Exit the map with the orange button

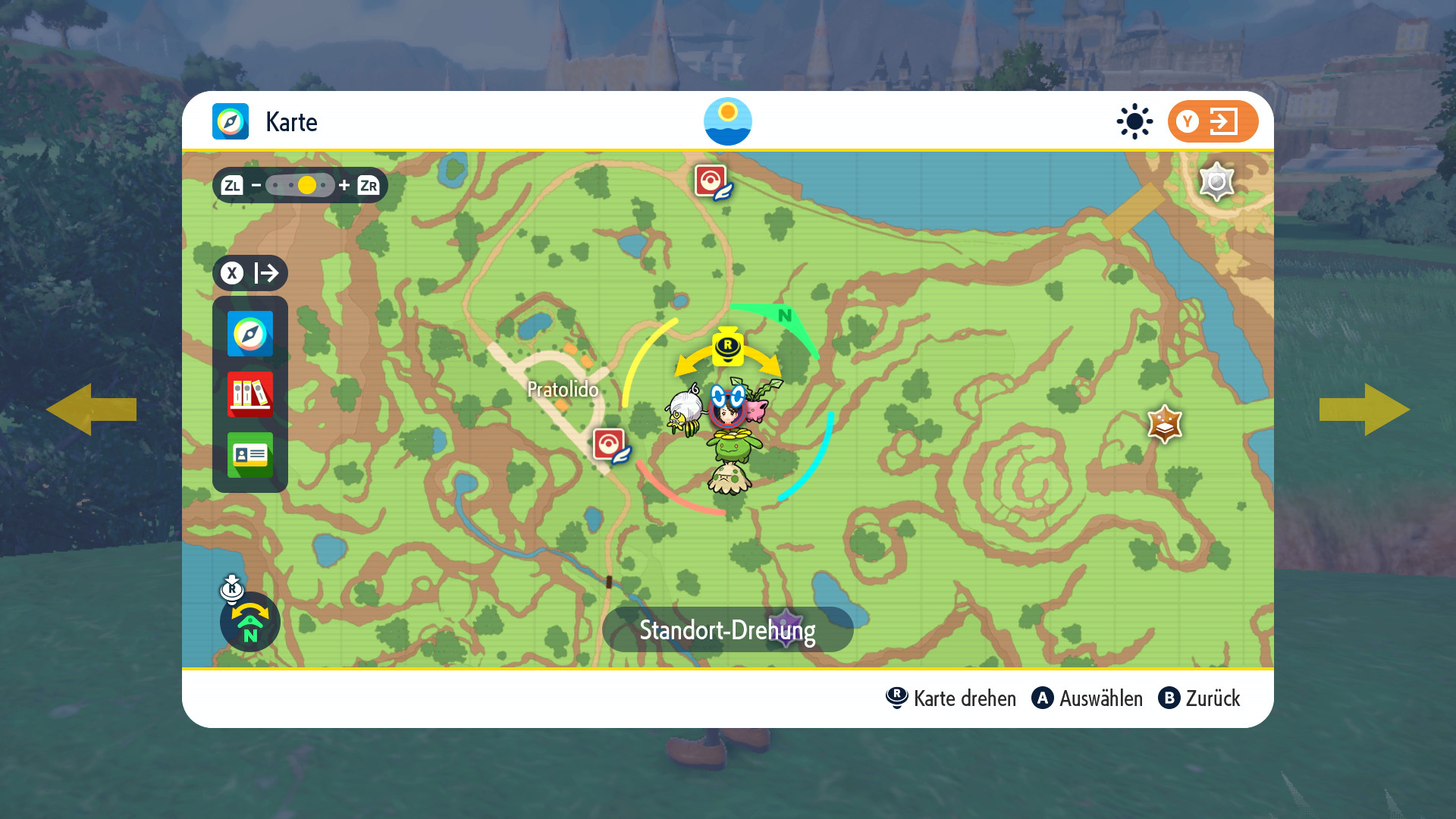tap(1212, 121)
